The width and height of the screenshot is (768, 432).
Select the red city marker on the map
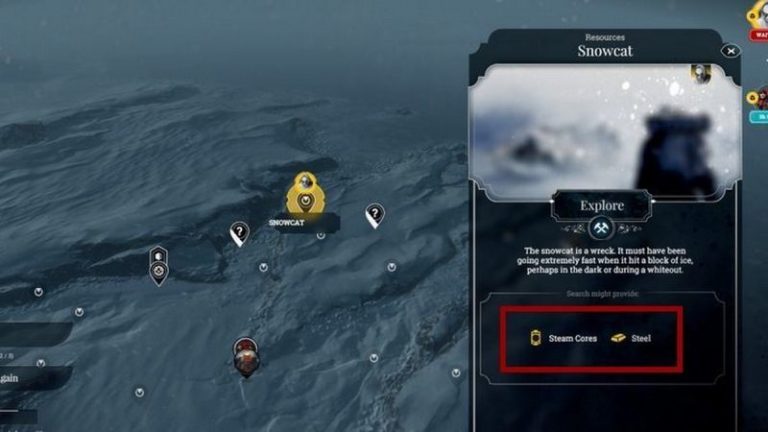(x=245, y=355)
